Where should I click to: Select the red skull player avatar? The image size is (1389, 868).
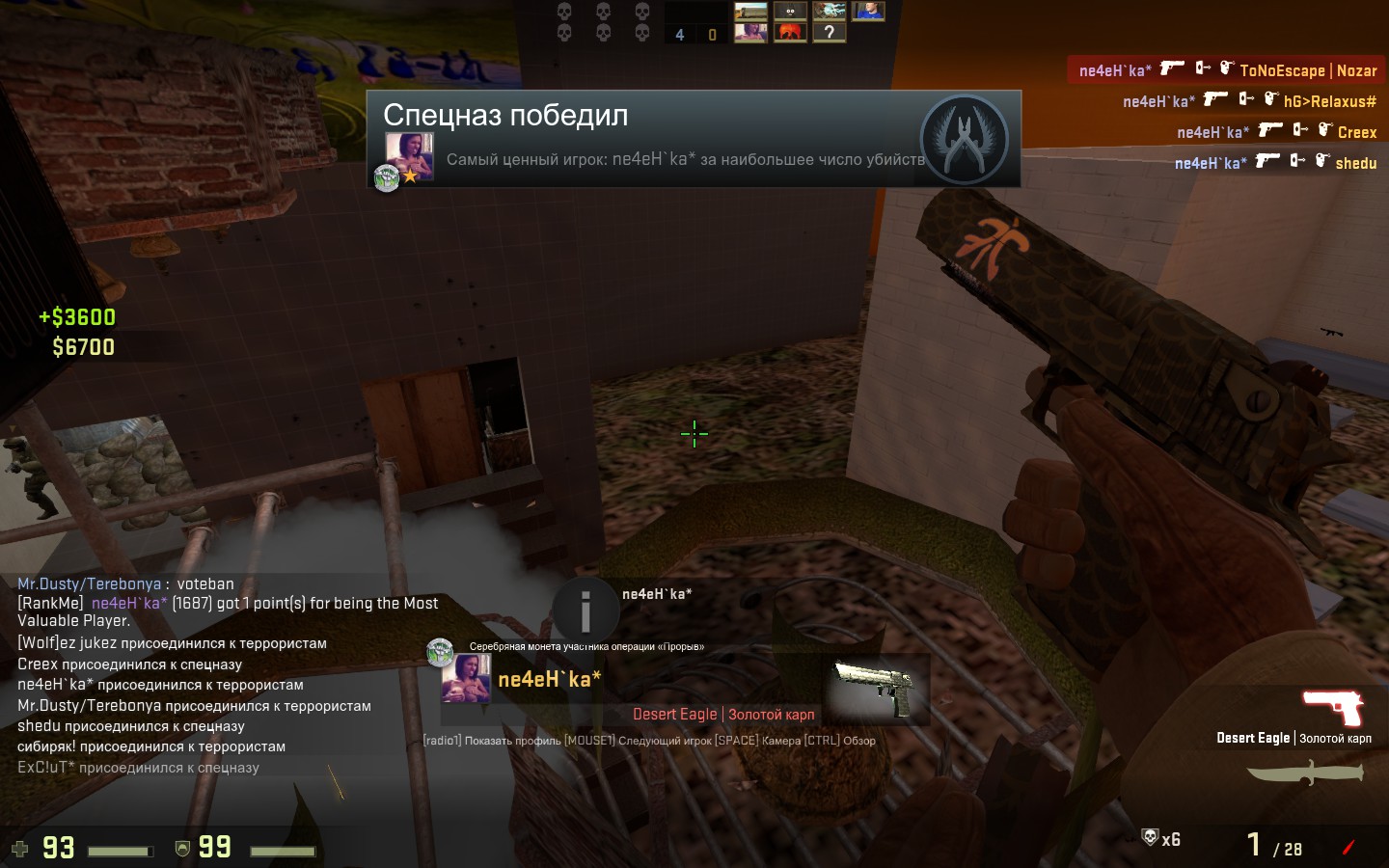[x=790, y=33]
